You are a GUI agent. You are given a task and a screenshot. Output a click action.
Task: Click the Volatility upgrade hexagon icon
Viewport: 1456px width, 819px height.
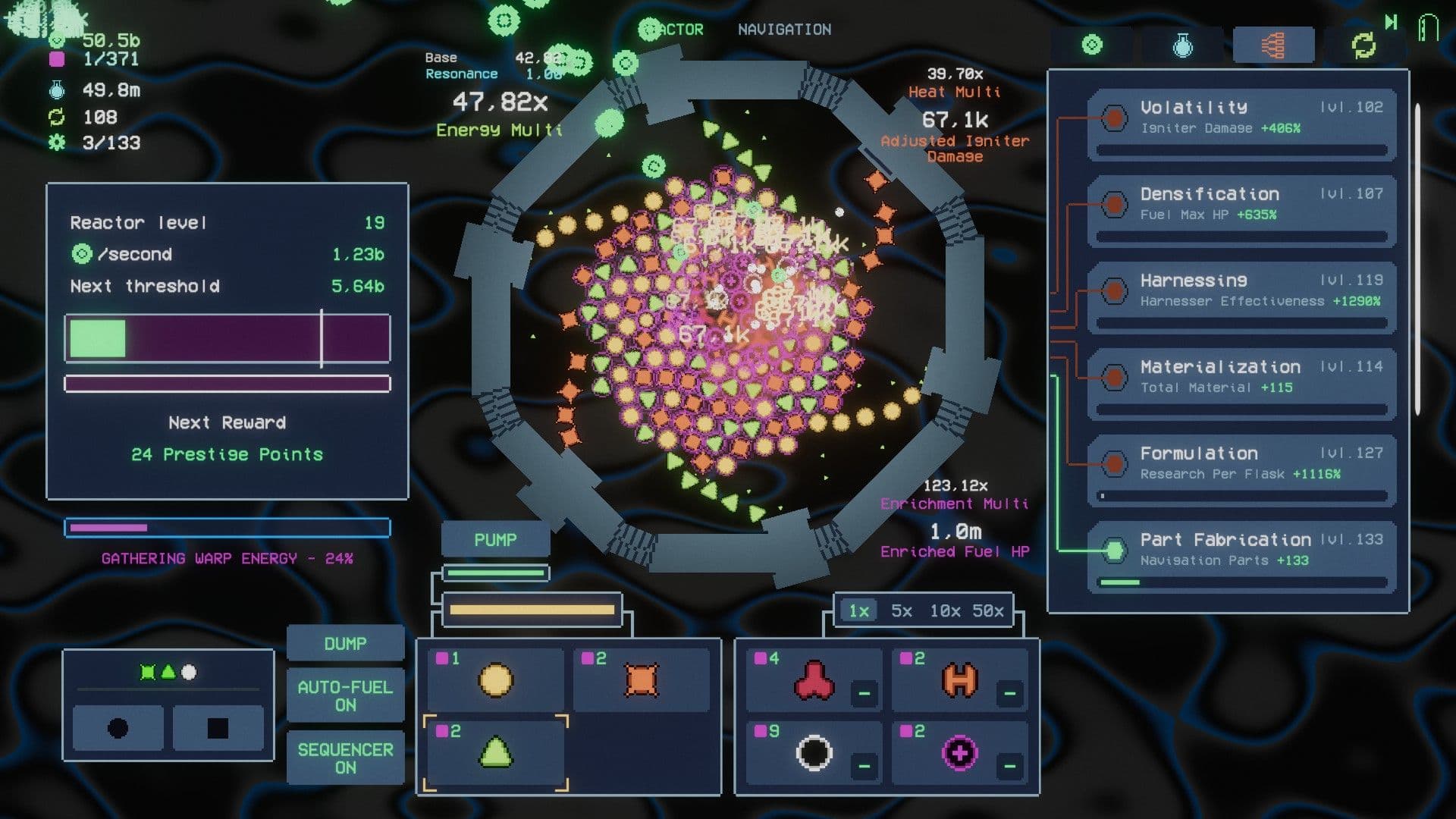[1112, 118]
